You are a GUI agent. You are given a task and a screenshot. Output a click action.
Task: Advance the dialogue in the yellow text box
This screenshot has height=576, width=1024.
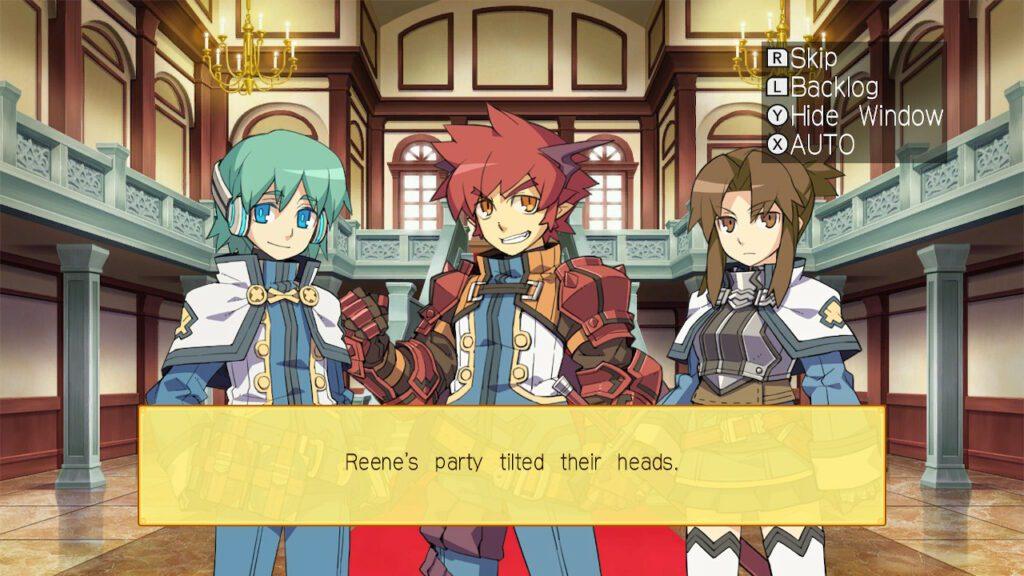pos(511,464)
